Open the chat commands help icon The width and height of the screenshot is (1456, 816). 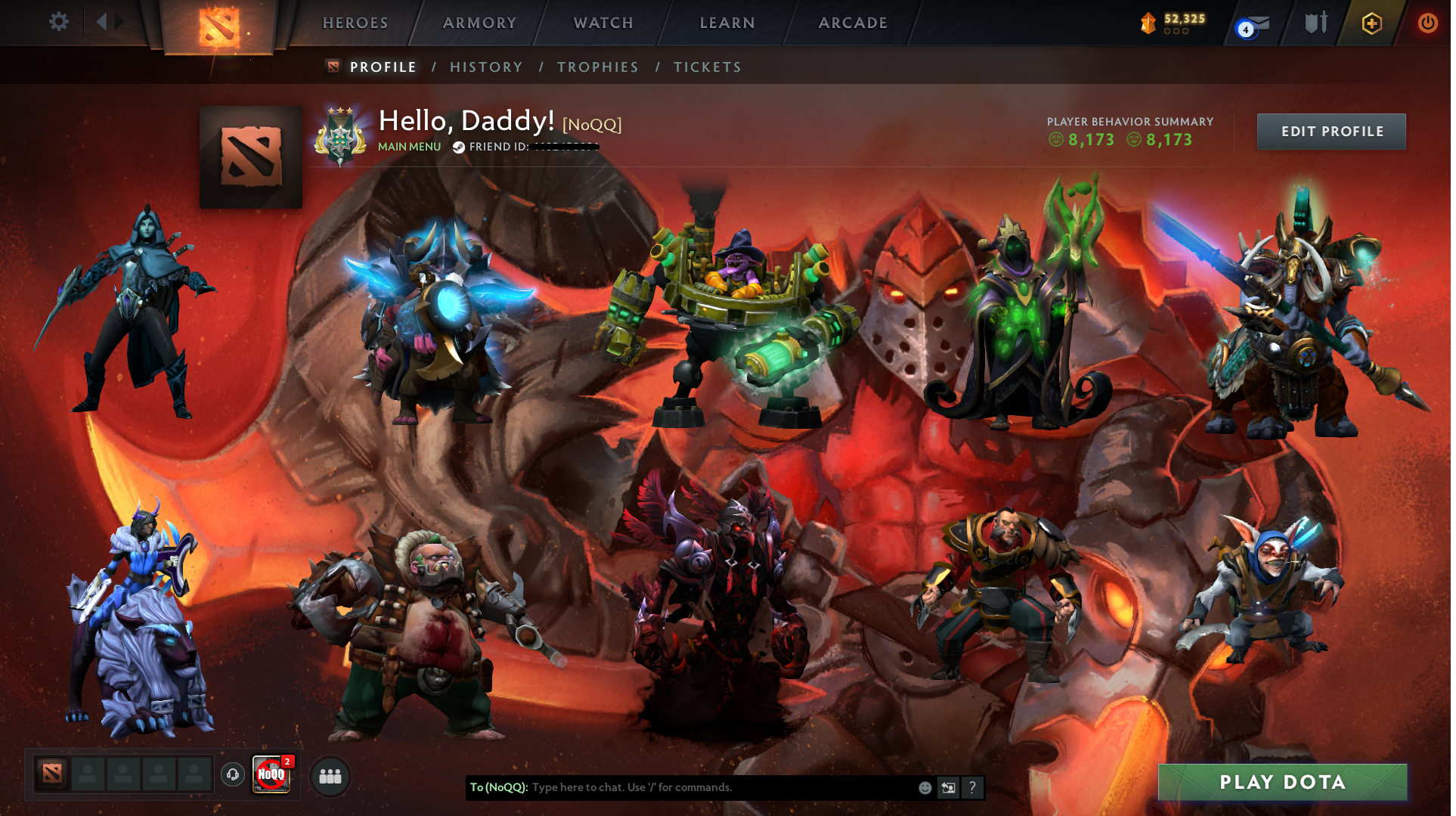pos(972,787)
